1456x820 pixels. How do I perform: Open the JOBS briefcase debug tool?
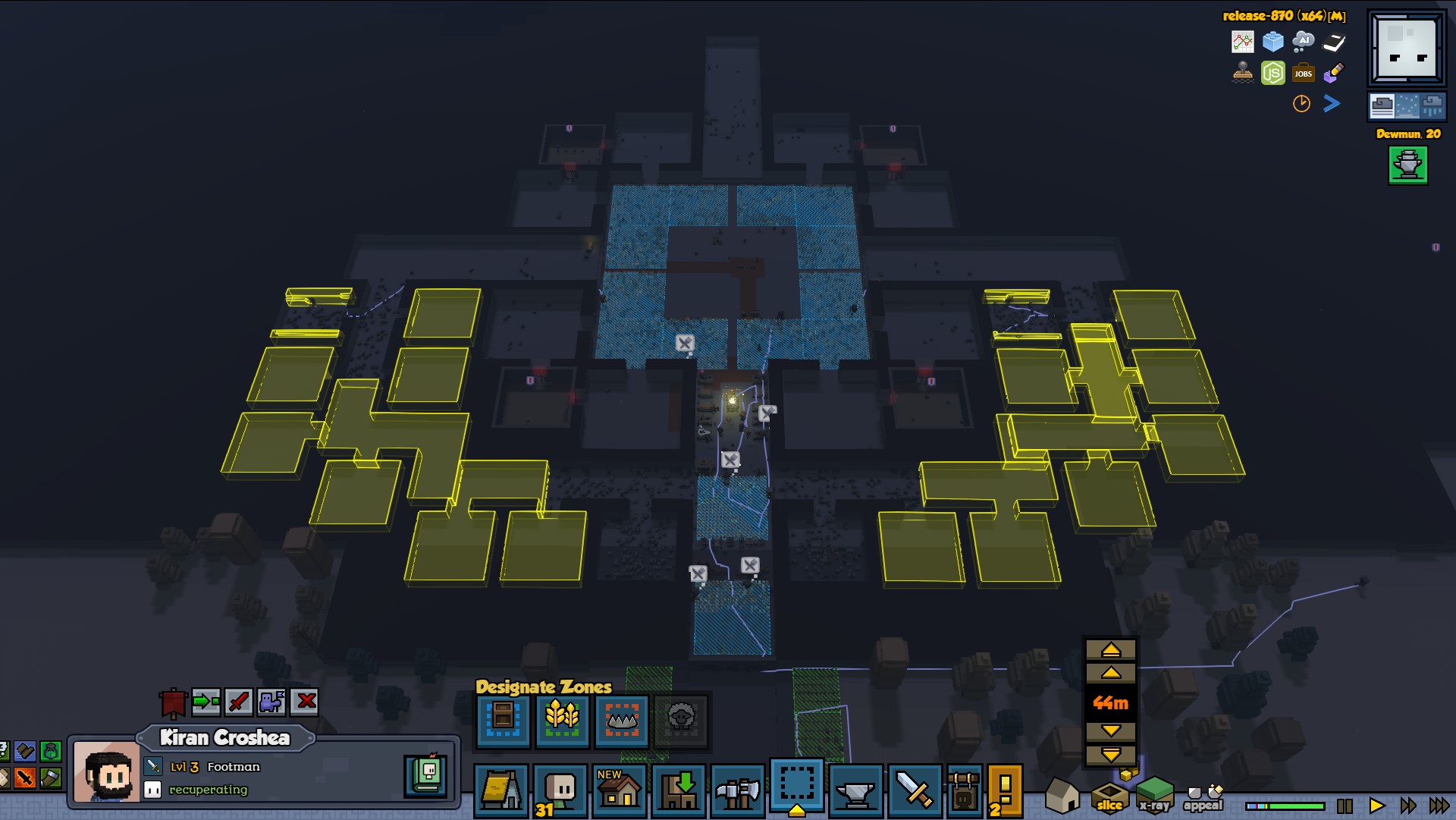pyautogui.click(x=1303, y=73)
